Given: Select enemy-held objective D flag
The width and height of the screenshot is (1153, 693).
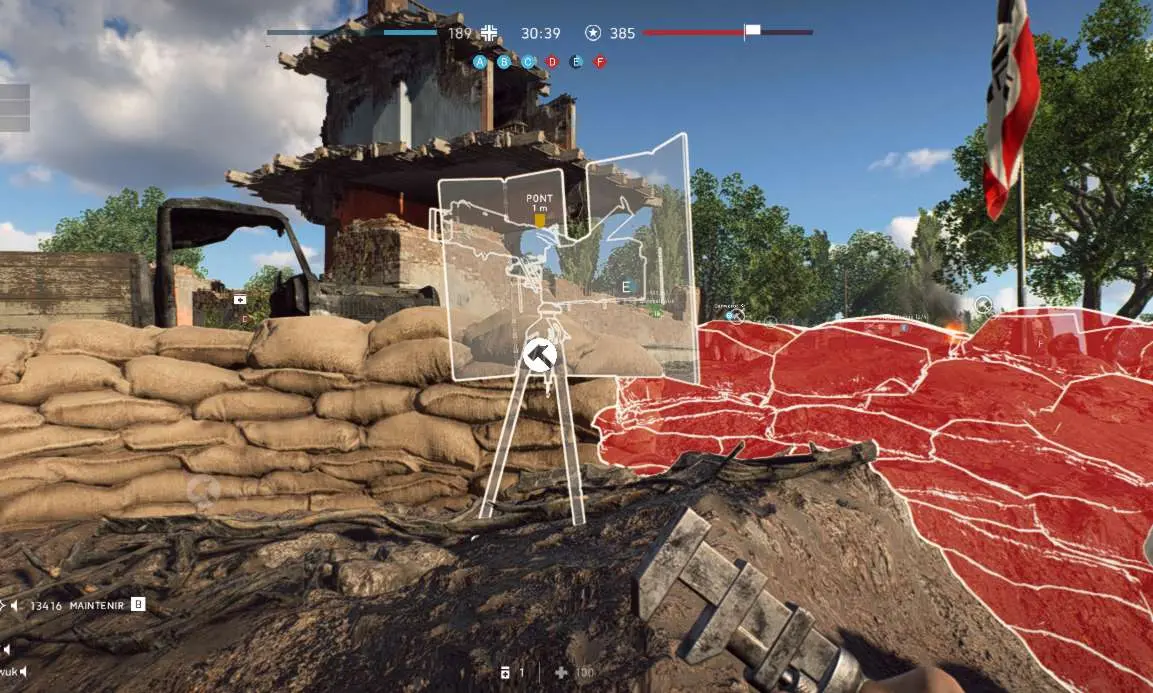Looking at the screenshot, I should (x=552, y=62).
